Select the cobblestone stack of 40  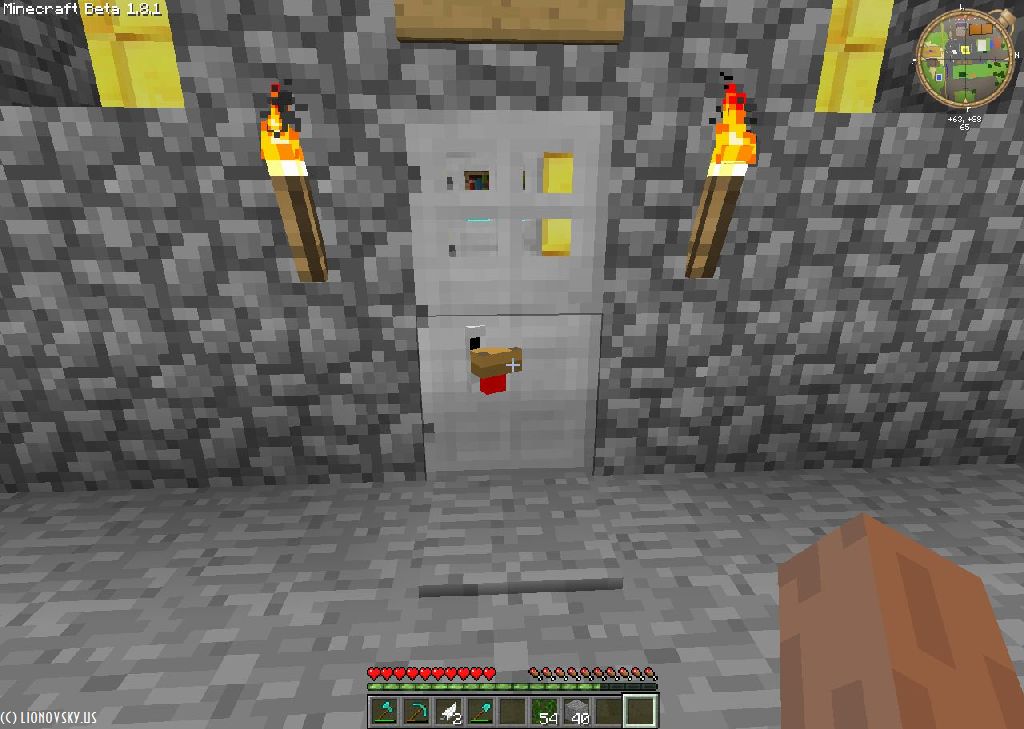click(x=577, y=711)
